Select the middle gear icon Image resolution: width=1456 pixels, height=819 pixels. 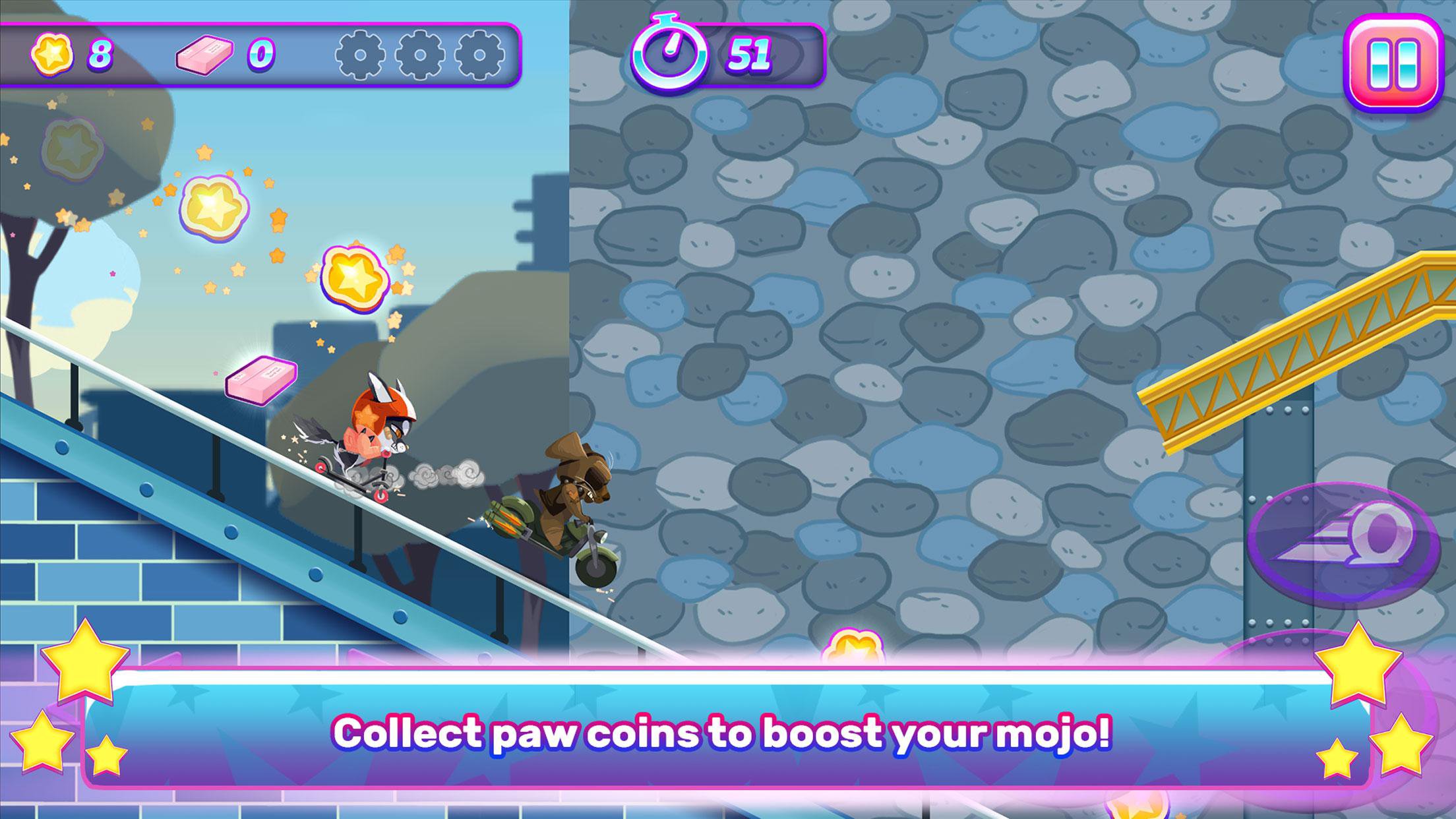coord(420,57)
